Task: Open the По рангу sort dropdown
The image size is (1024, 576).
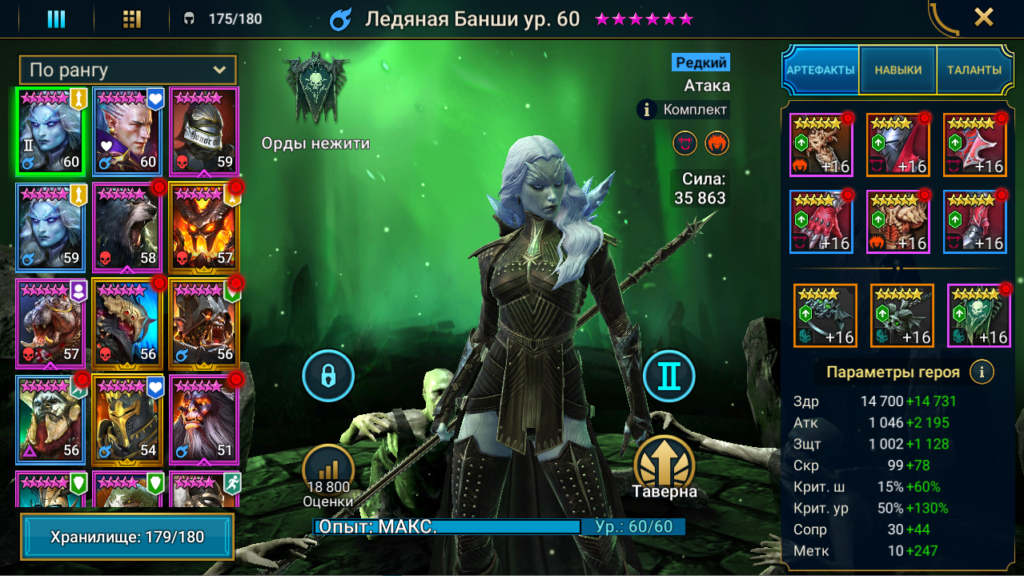Action: [x=128, y=70]
